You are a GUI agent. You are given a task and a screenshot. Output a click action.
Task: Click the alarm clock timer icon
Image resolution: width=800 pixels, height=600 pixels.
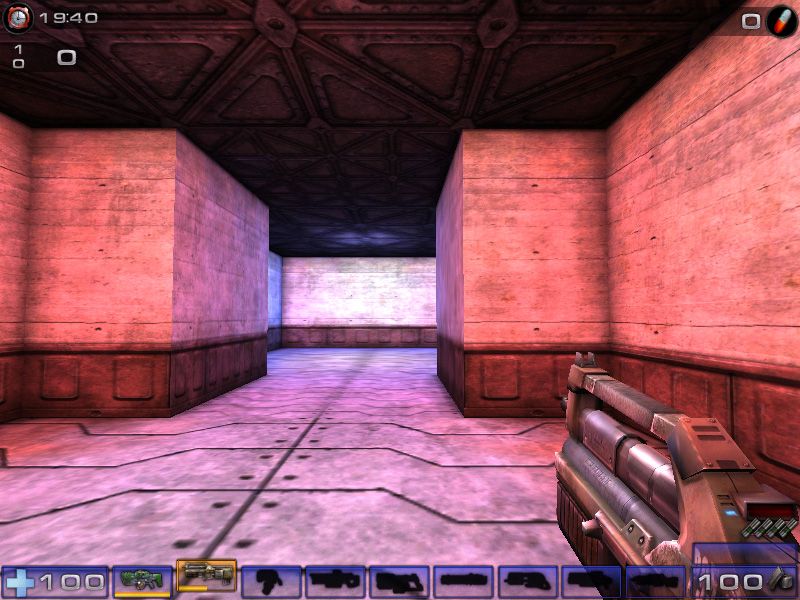click(x=18, y=17)
